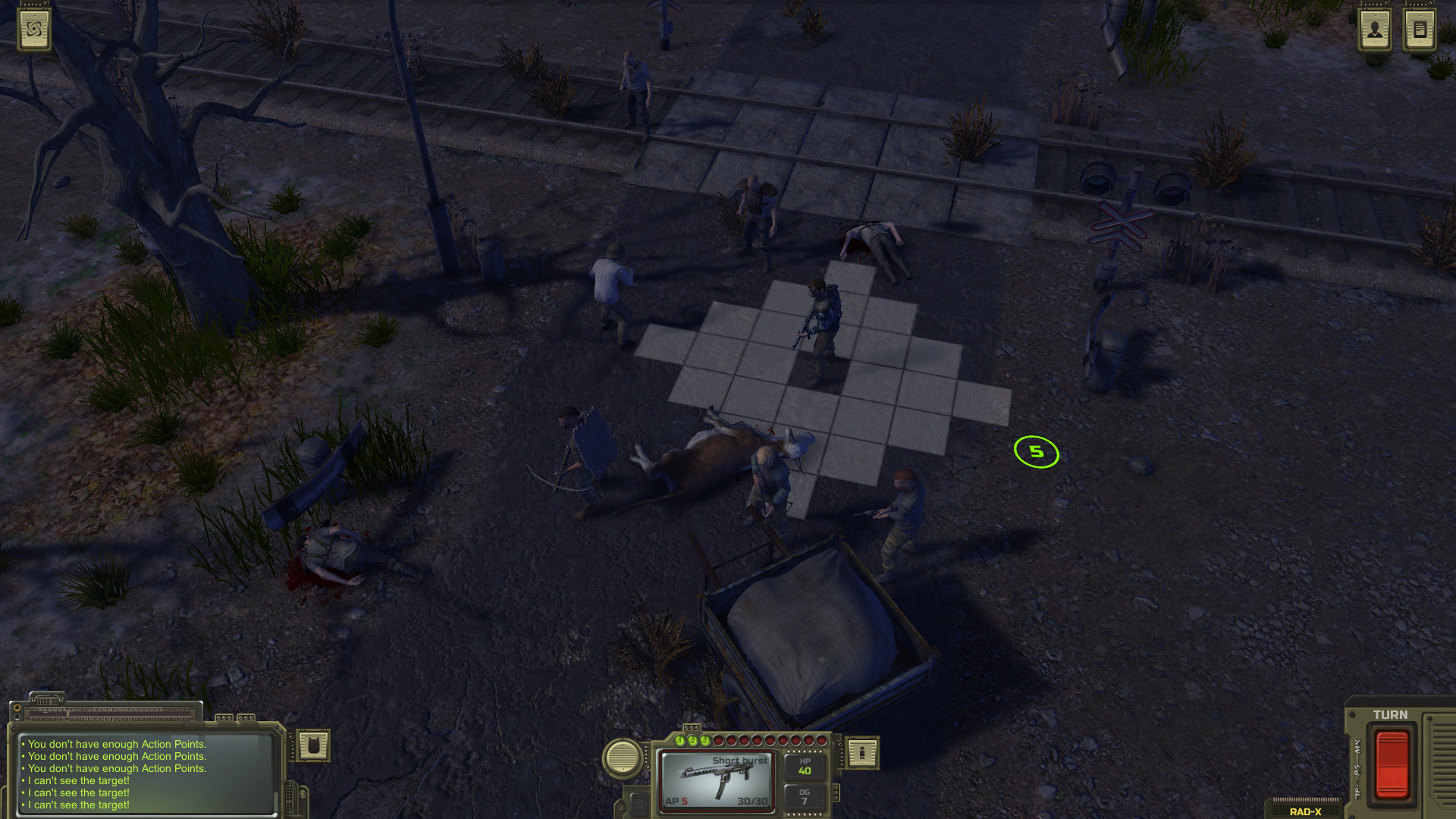Open the character sheet icon at top right
The height and width of the screenshot is (819, 1456).
point(1375,30)
